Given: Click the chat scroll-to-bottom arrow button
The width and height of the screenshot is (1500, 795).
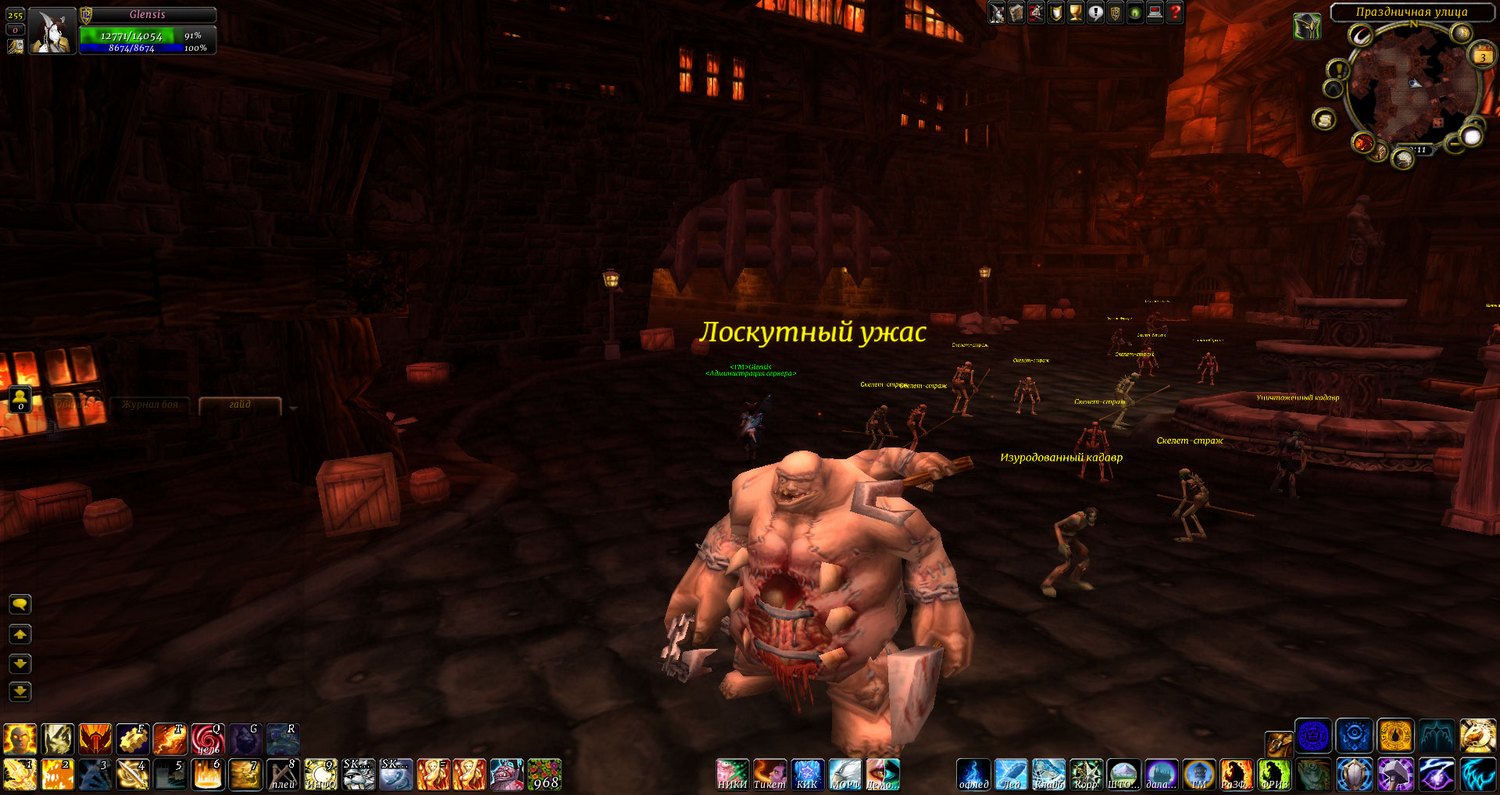Looking at the screenshot, I should coord(20,691).
